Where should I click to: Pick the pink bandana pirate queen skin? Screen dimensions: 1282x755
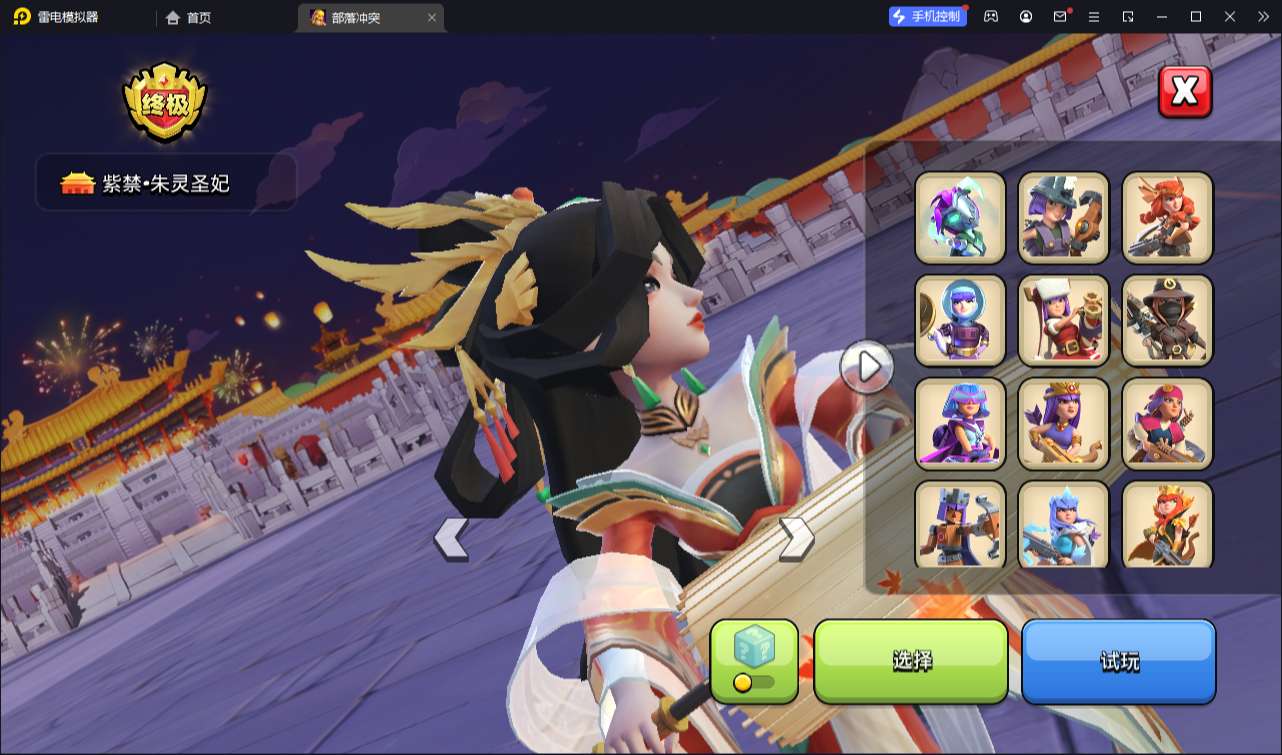click(1167, 423)
